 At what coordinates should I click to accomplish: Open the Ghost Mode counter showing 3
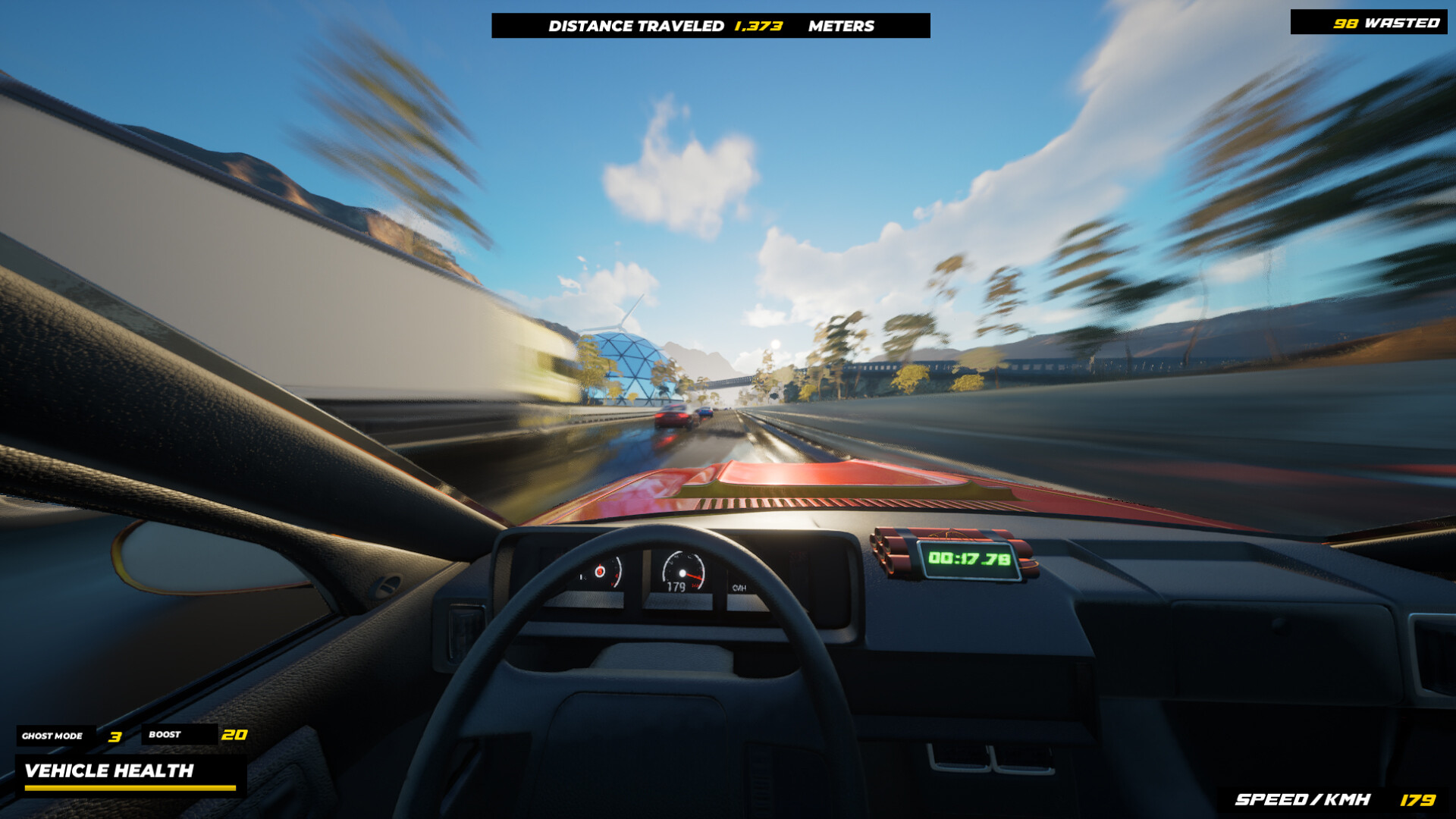[115, 735]
